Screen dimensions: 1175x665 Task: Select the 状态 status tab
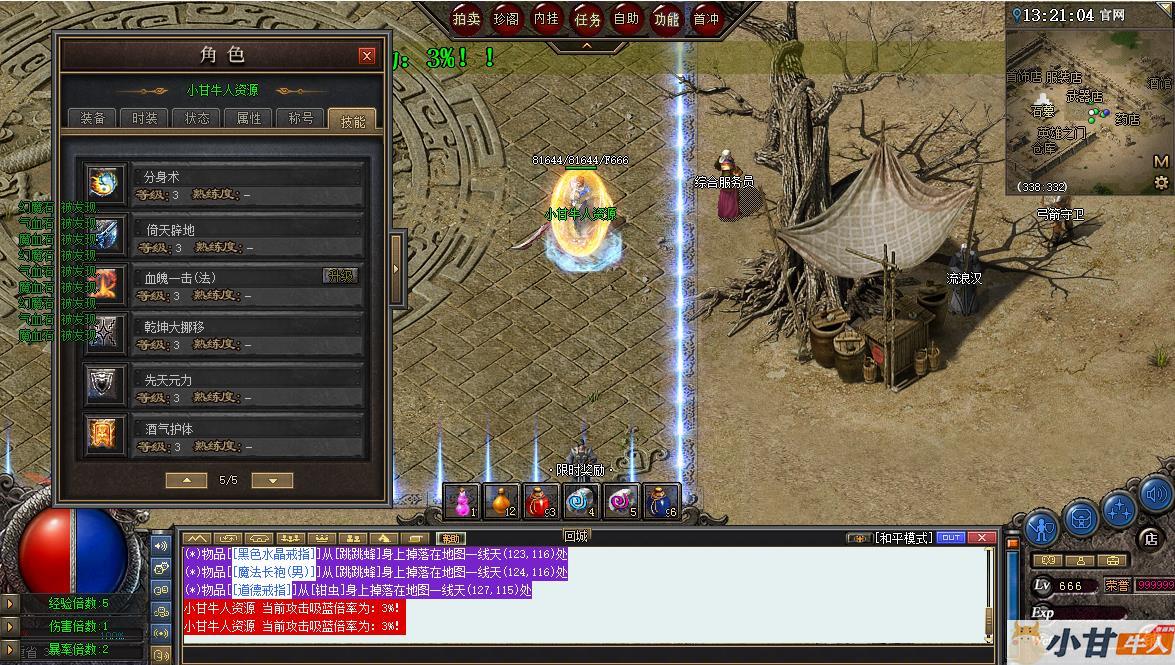(197, 118)
